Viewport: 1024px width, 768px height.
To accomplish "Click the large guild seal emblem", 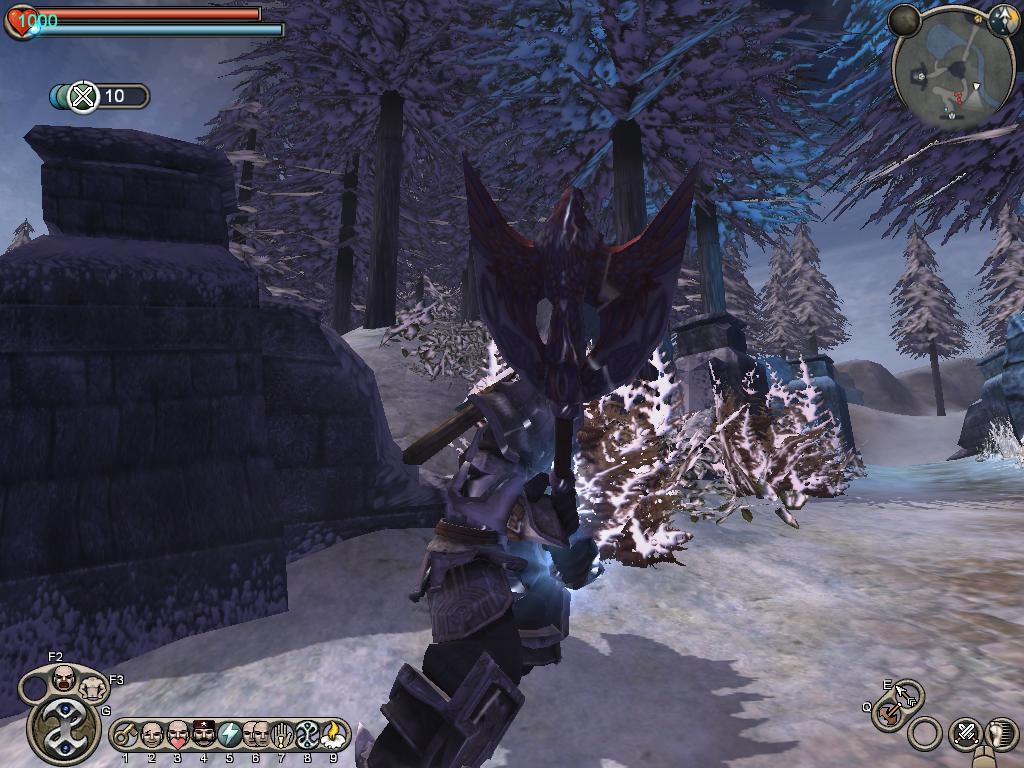I will click(64, 731).
